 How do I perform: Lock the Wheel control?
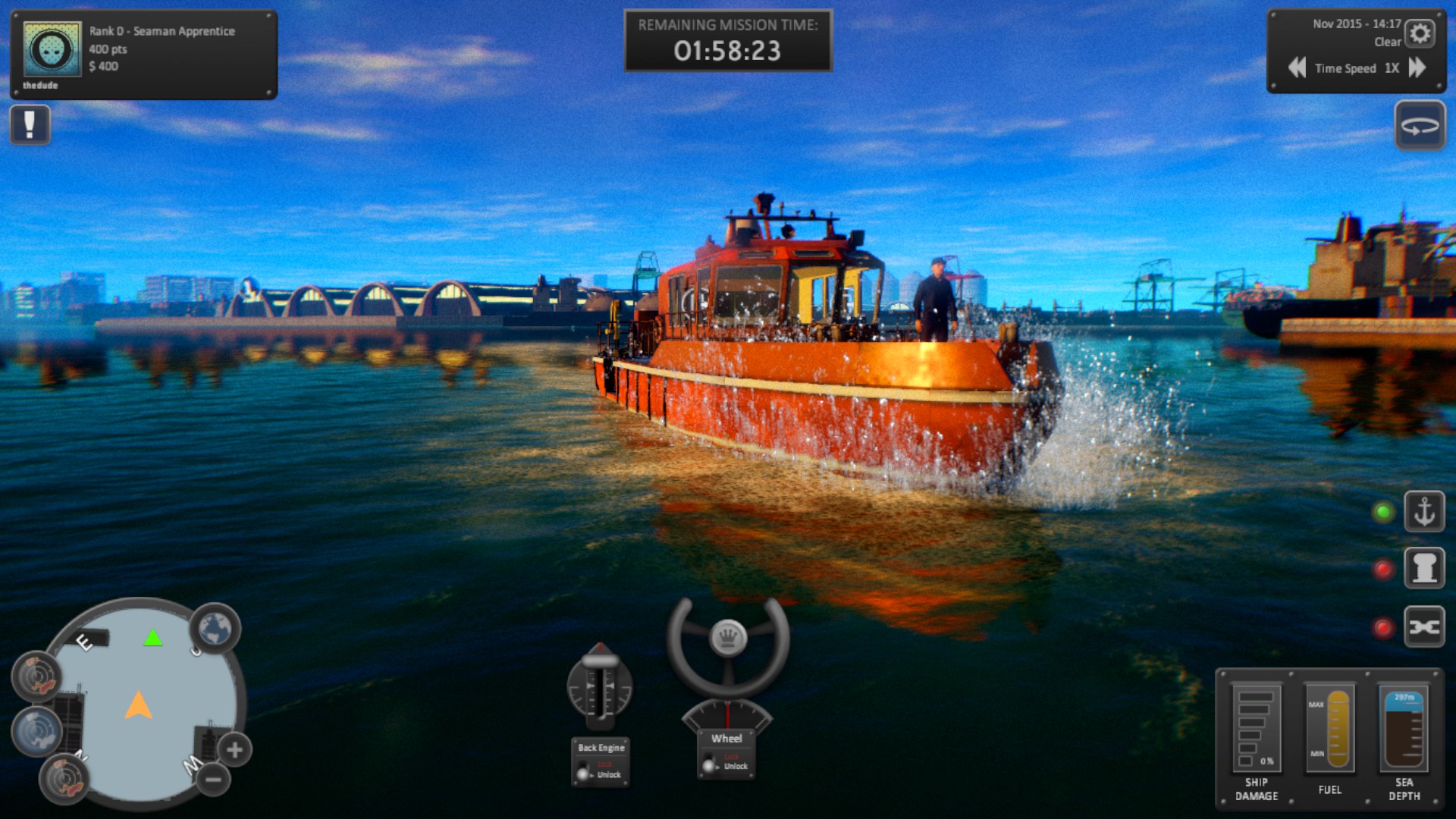point(731,756)
